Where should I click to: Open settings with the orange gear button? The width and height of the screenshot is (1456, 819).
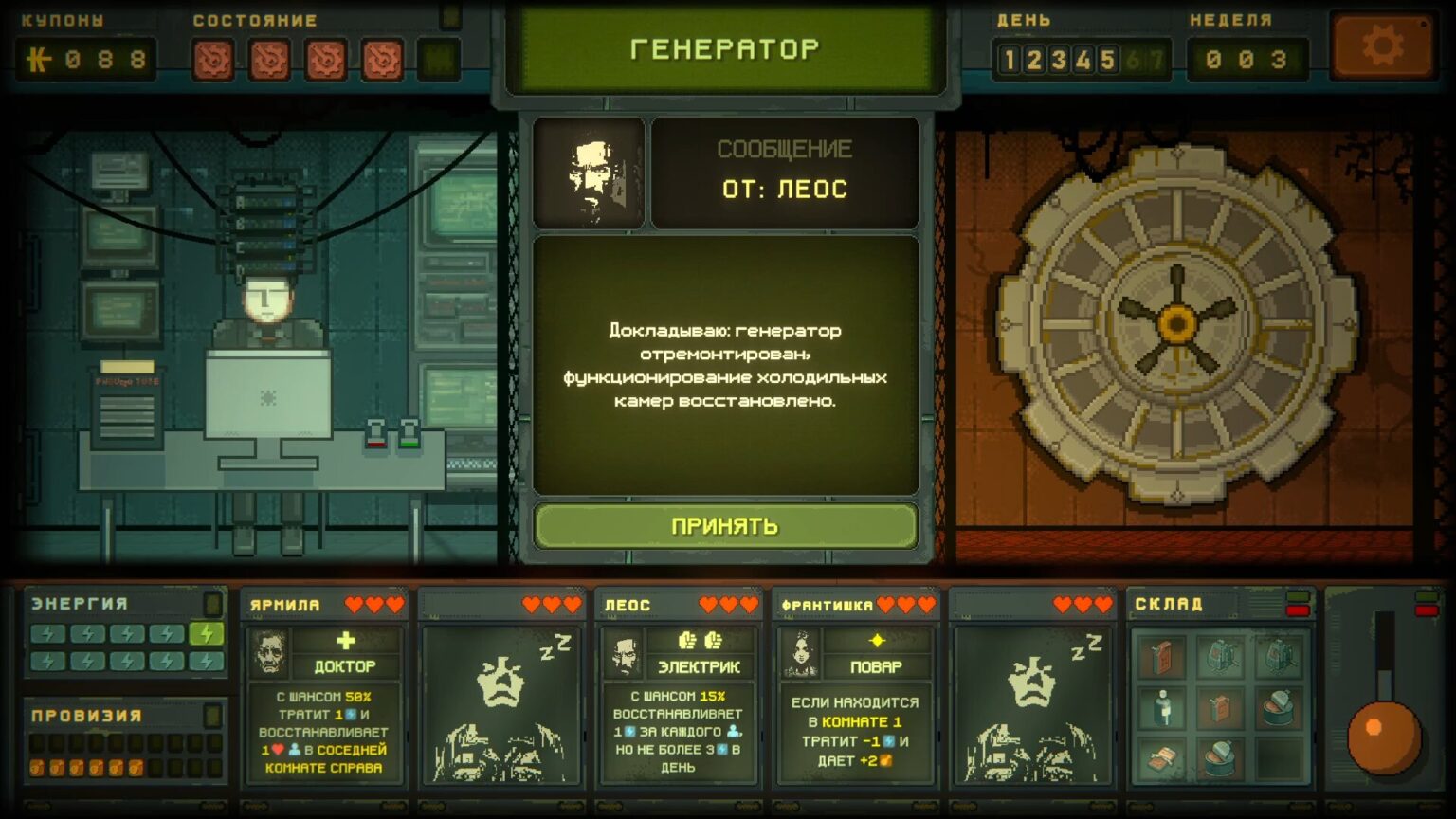point(1381,46)
